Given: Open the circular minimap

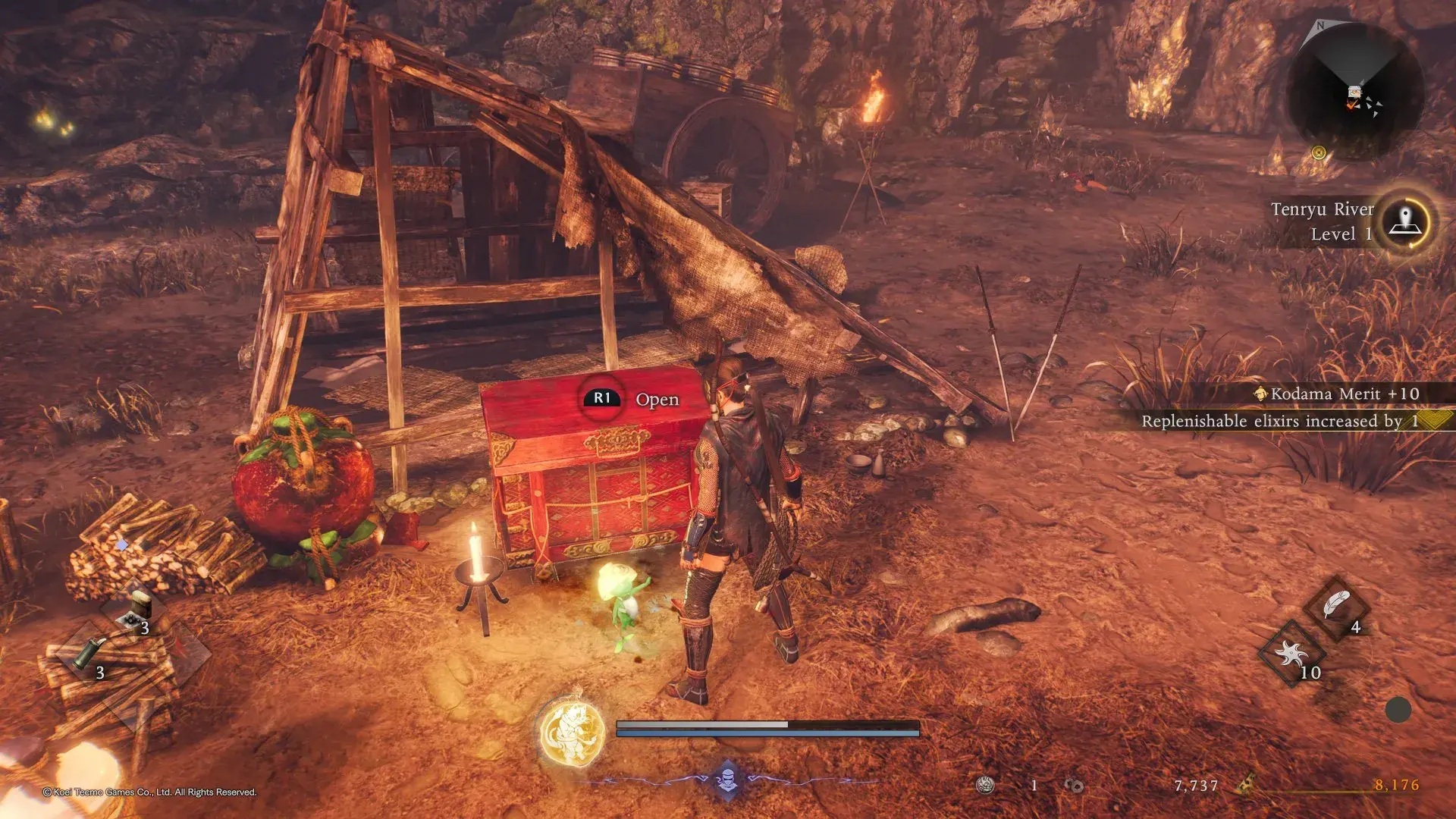Looking at the screenshot, I should [1355, 93].
